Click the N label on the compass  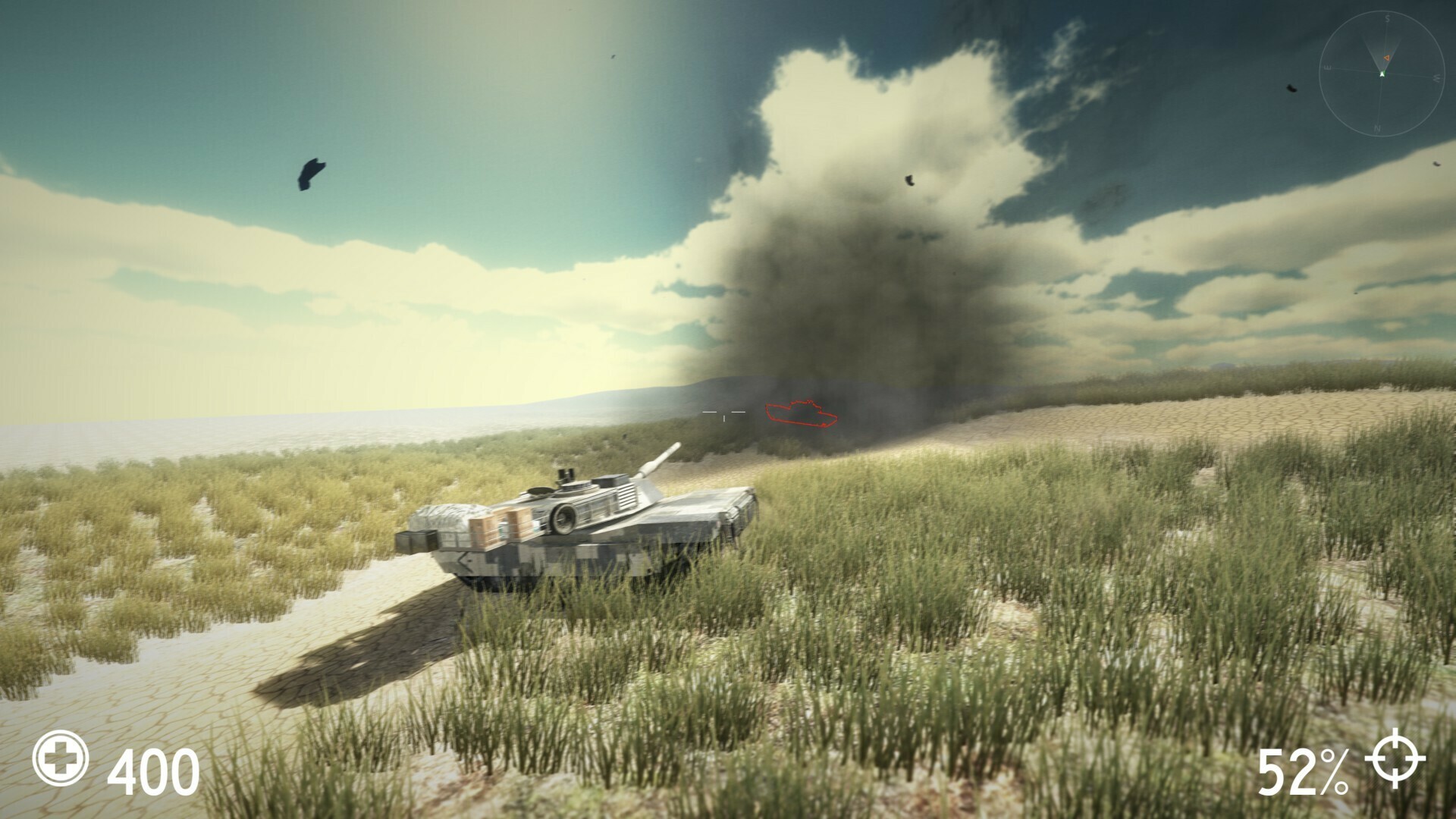(x=1378, y=127)
